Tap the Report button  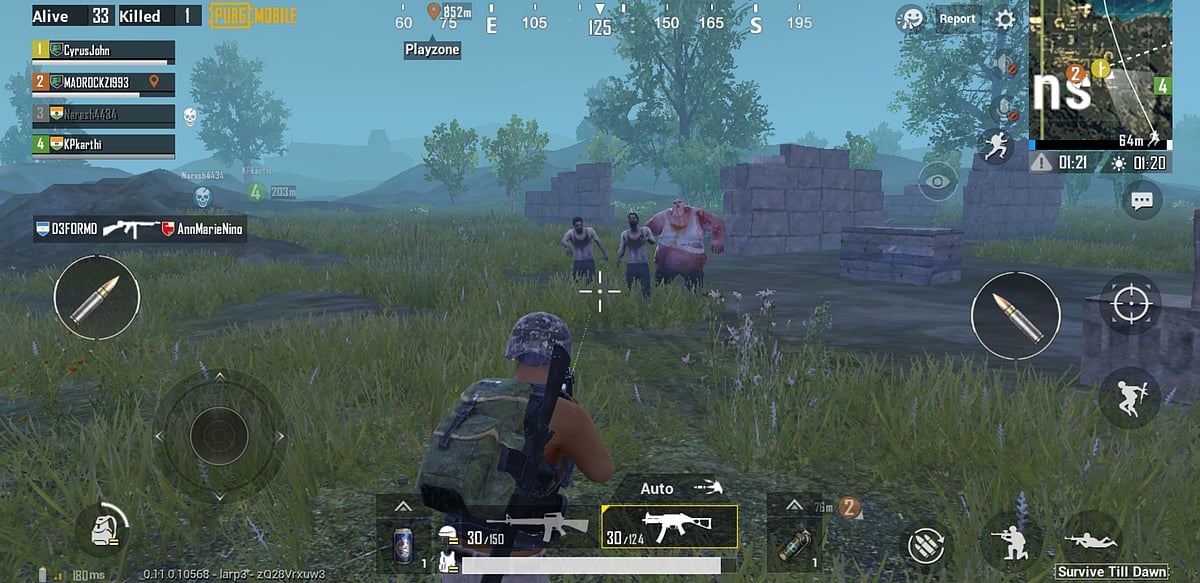click(x=957, y=19)
